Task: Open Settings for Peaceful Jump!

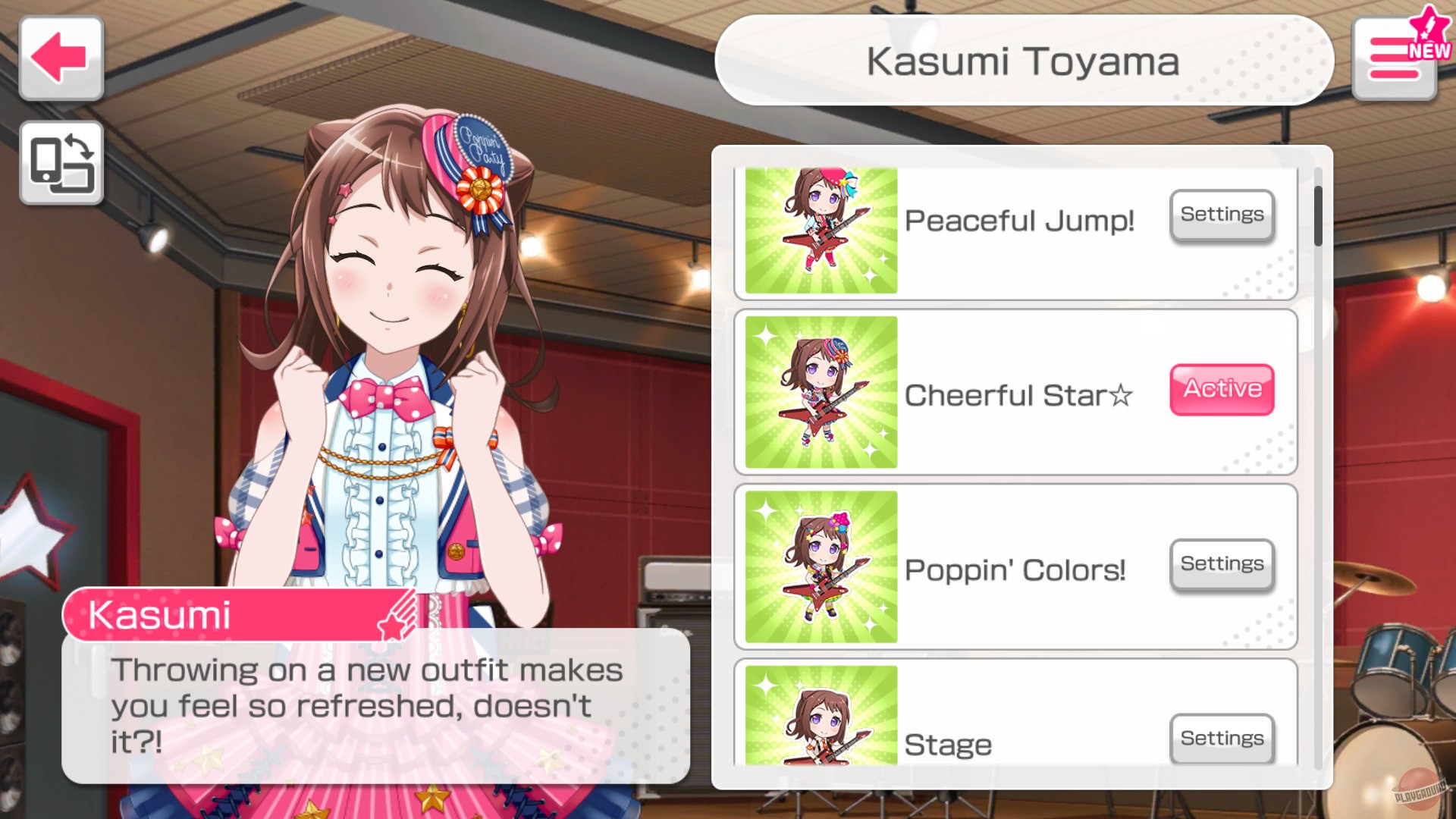Action: point(1221,215)
